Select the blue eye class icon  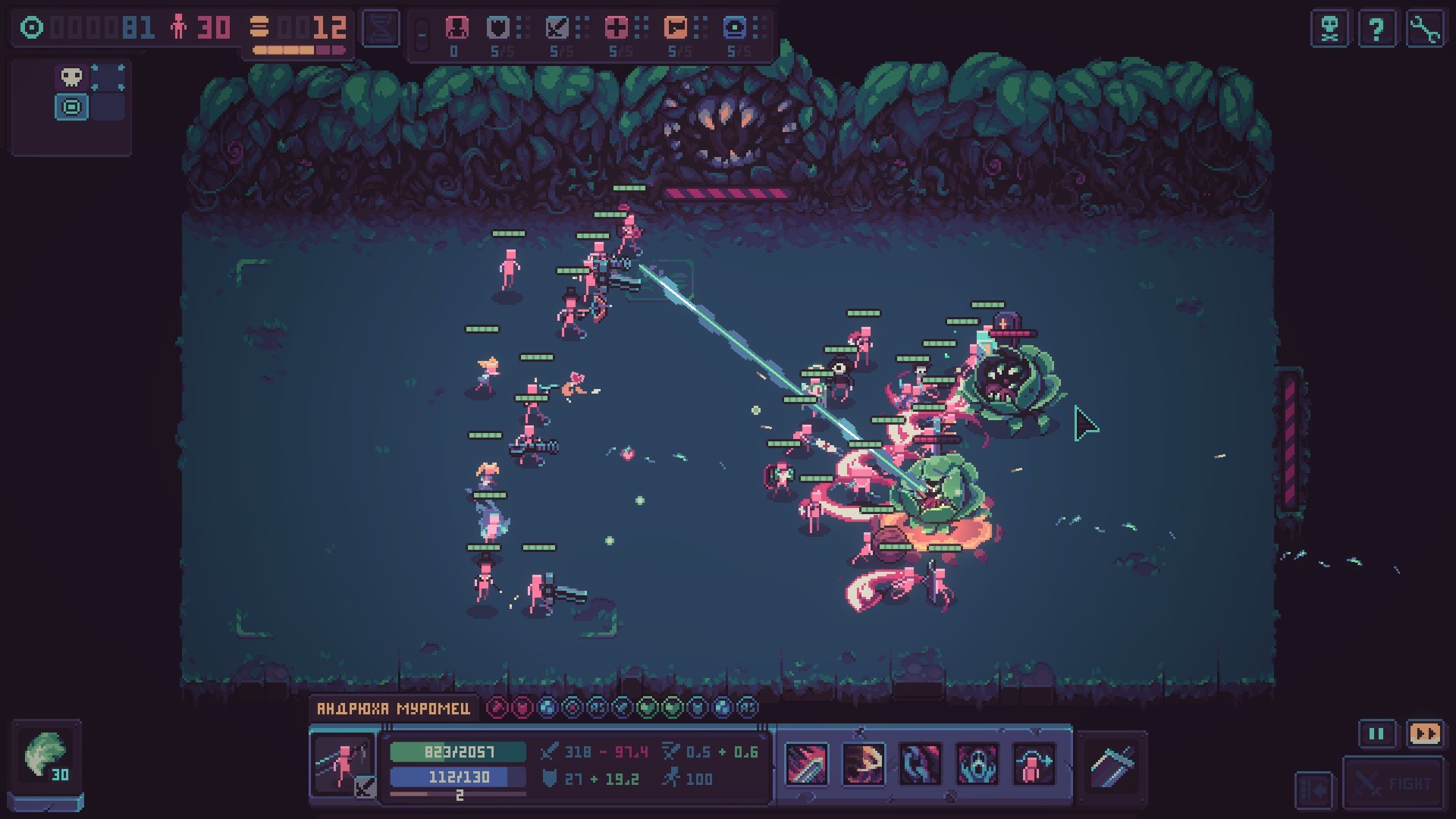(x=734, y=28)
